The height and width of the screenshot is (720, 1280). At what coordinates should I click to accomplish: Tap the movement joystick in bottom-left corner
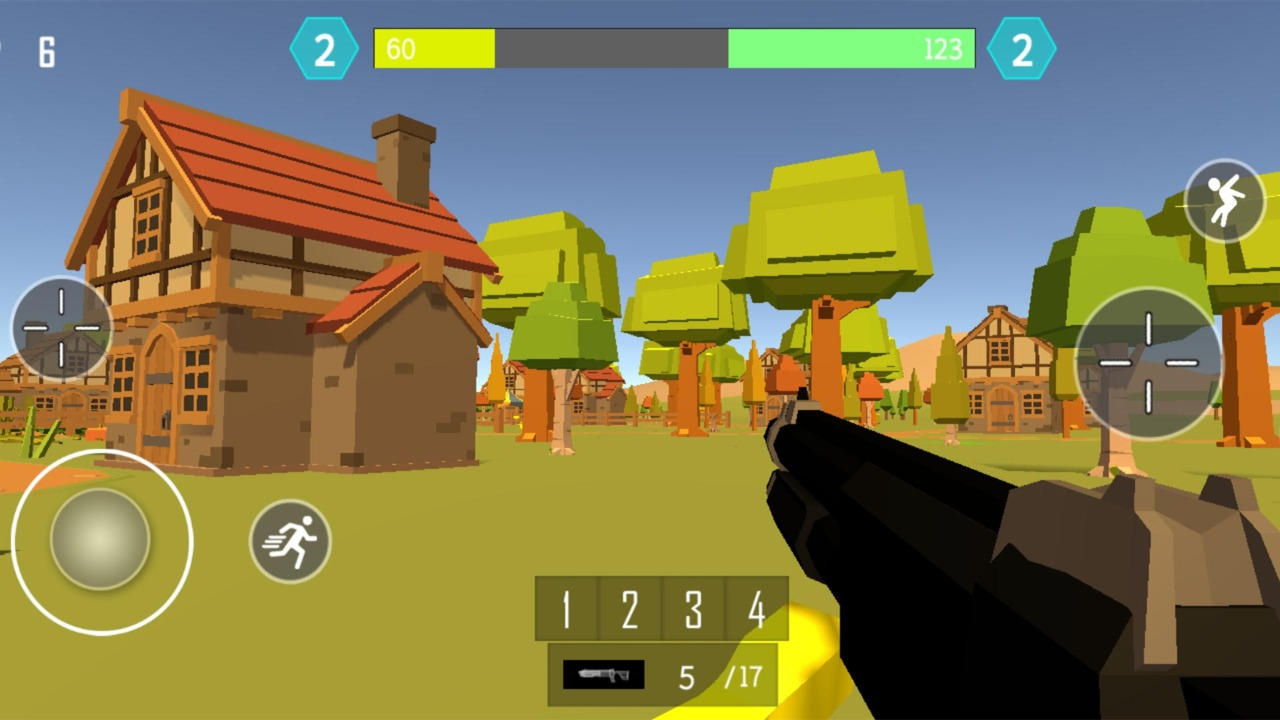coord(100,541)
